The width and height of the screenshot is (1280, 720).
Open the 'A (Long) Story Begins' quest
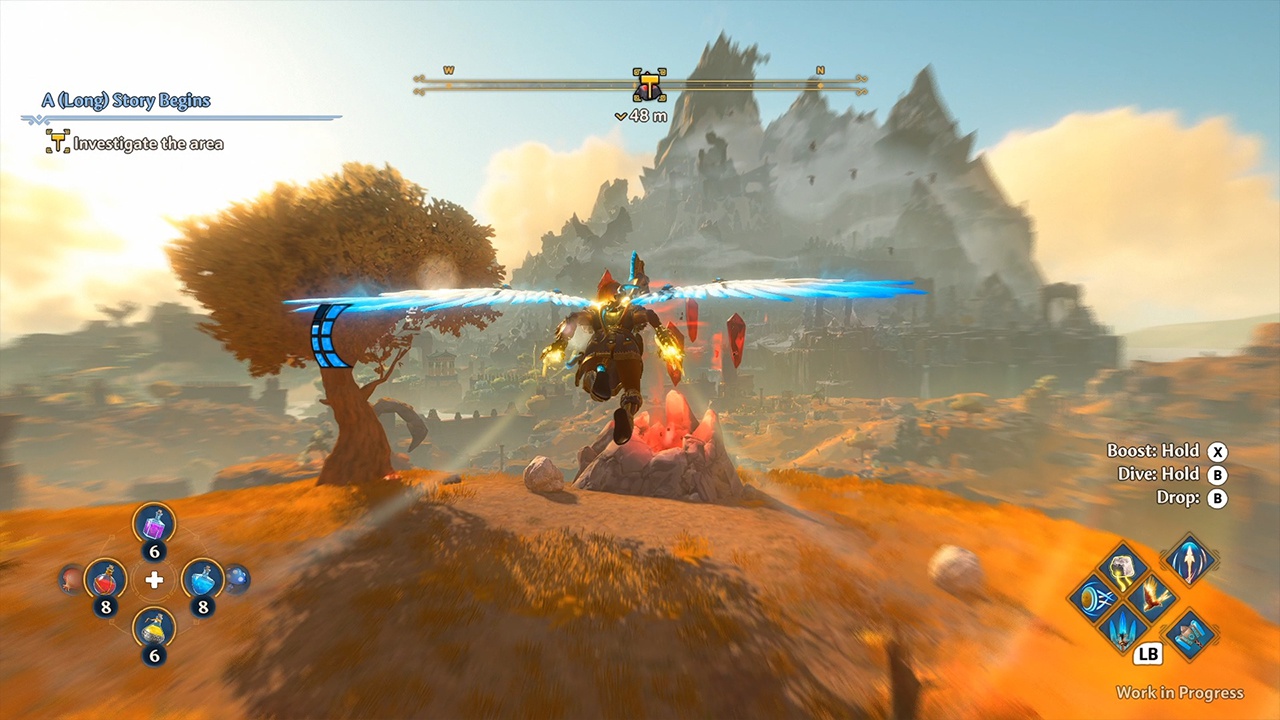click(126, 101)
